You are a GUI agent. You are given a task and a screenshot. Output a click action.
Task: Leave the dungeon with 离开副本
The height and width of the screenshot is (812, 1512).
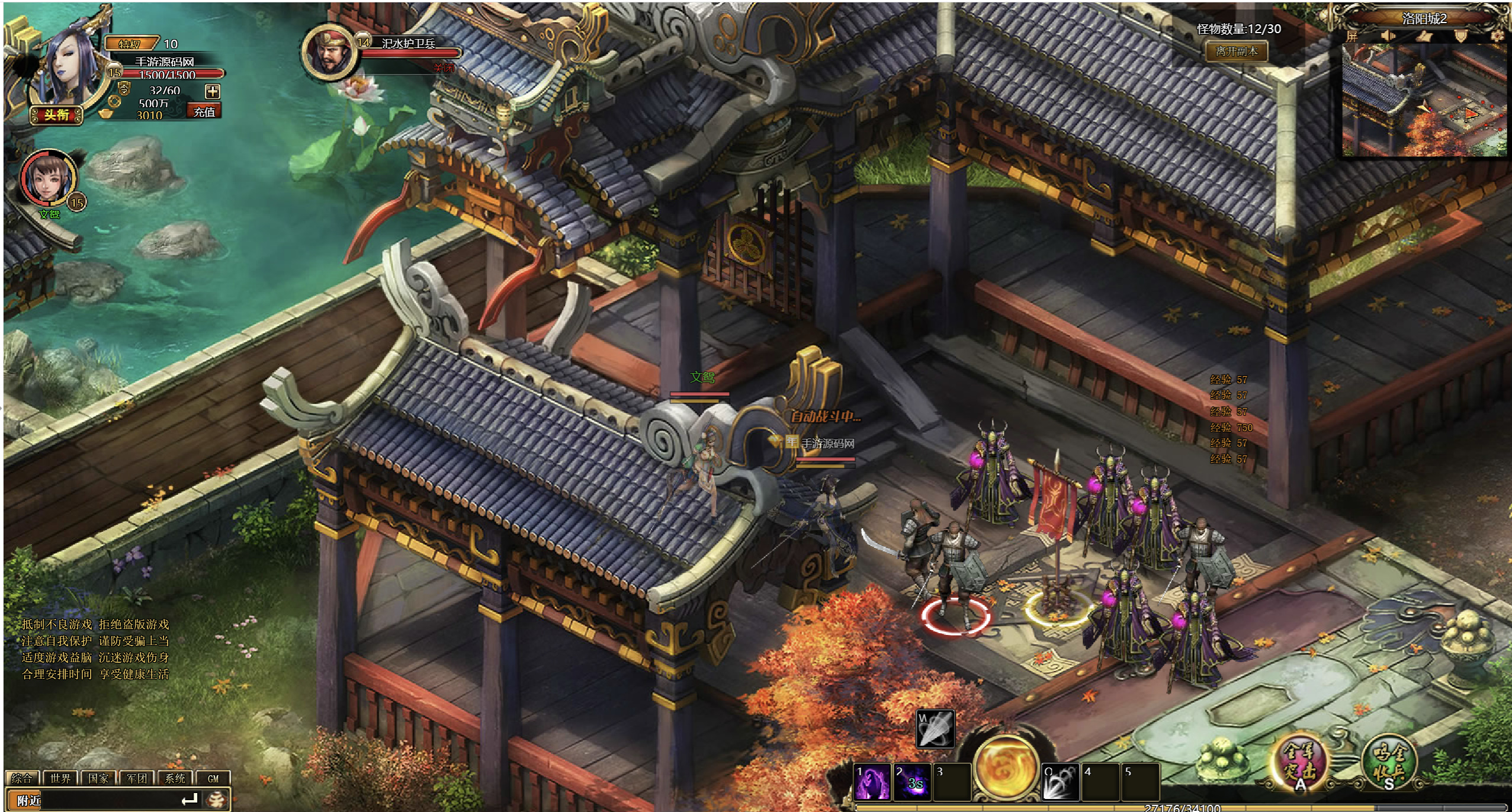1237,52
